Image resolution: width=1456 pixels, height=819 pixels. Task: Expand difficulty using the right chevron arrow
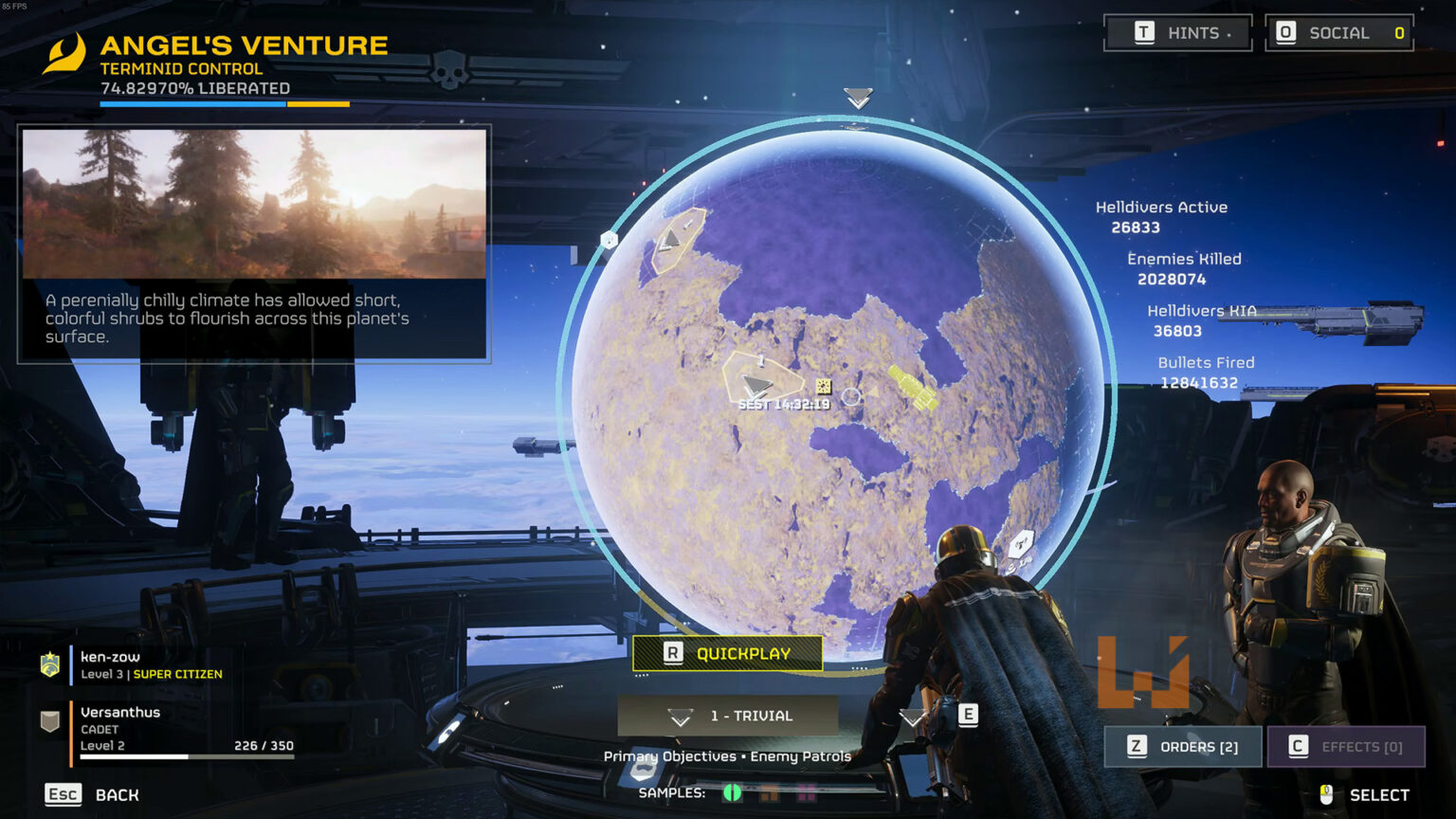click(912, 718)
